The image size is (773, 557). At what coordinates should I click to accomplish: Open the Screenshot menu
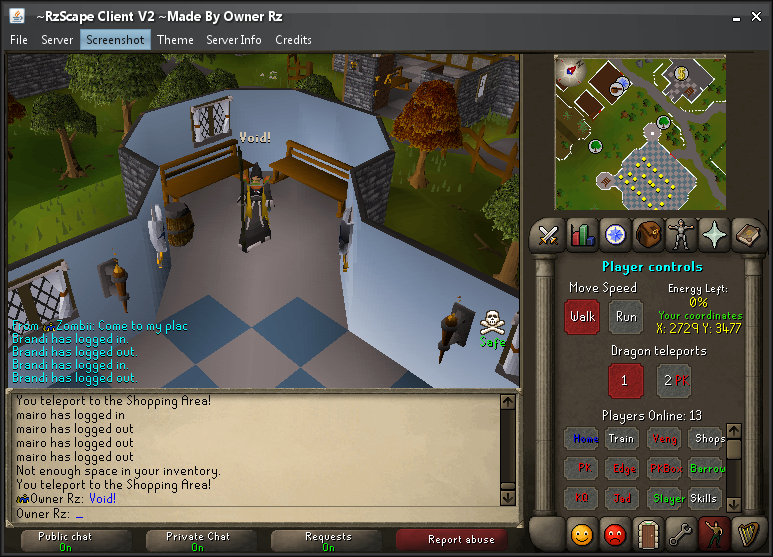tap(115, 40)
